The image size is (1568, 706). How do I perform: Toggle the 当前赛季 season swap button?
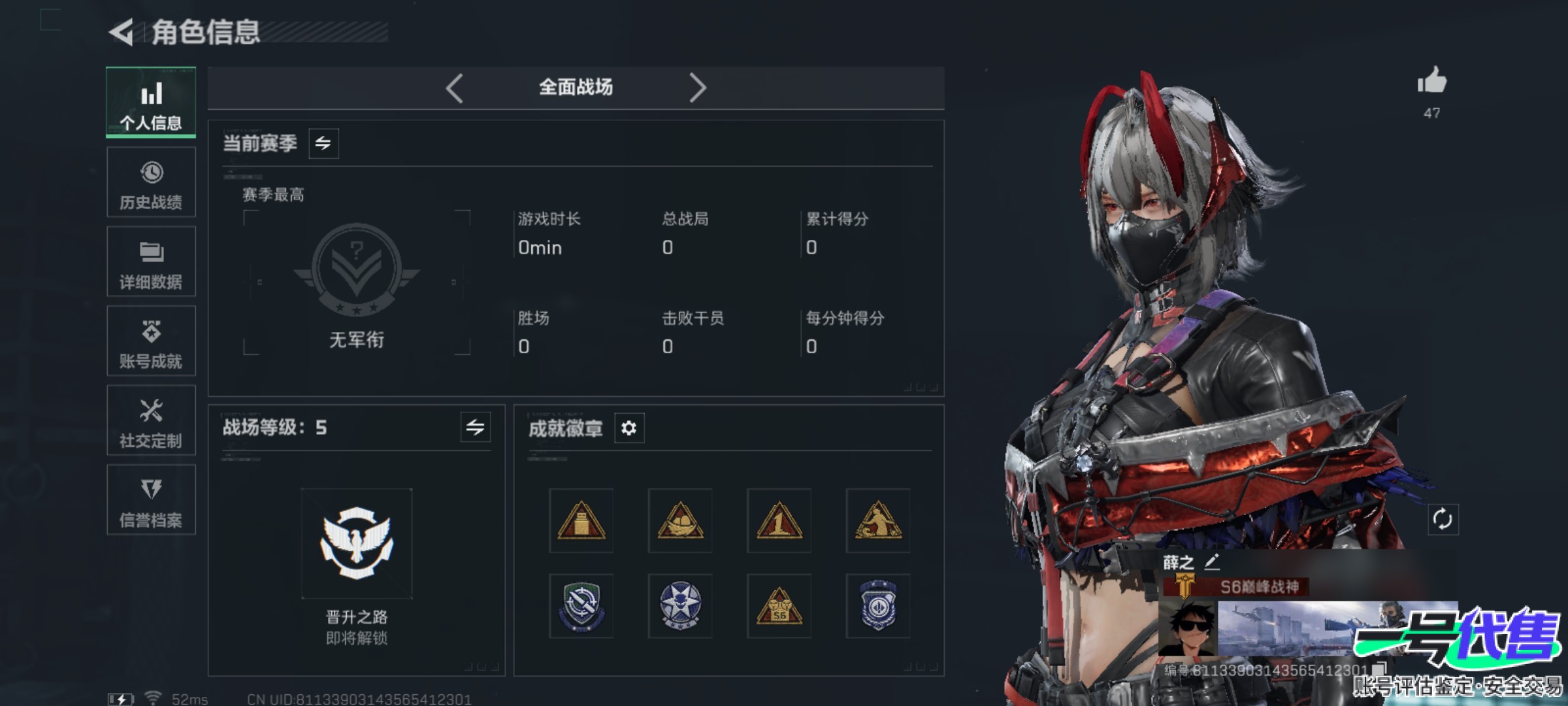pyautogui.click(x=323, y=143)
